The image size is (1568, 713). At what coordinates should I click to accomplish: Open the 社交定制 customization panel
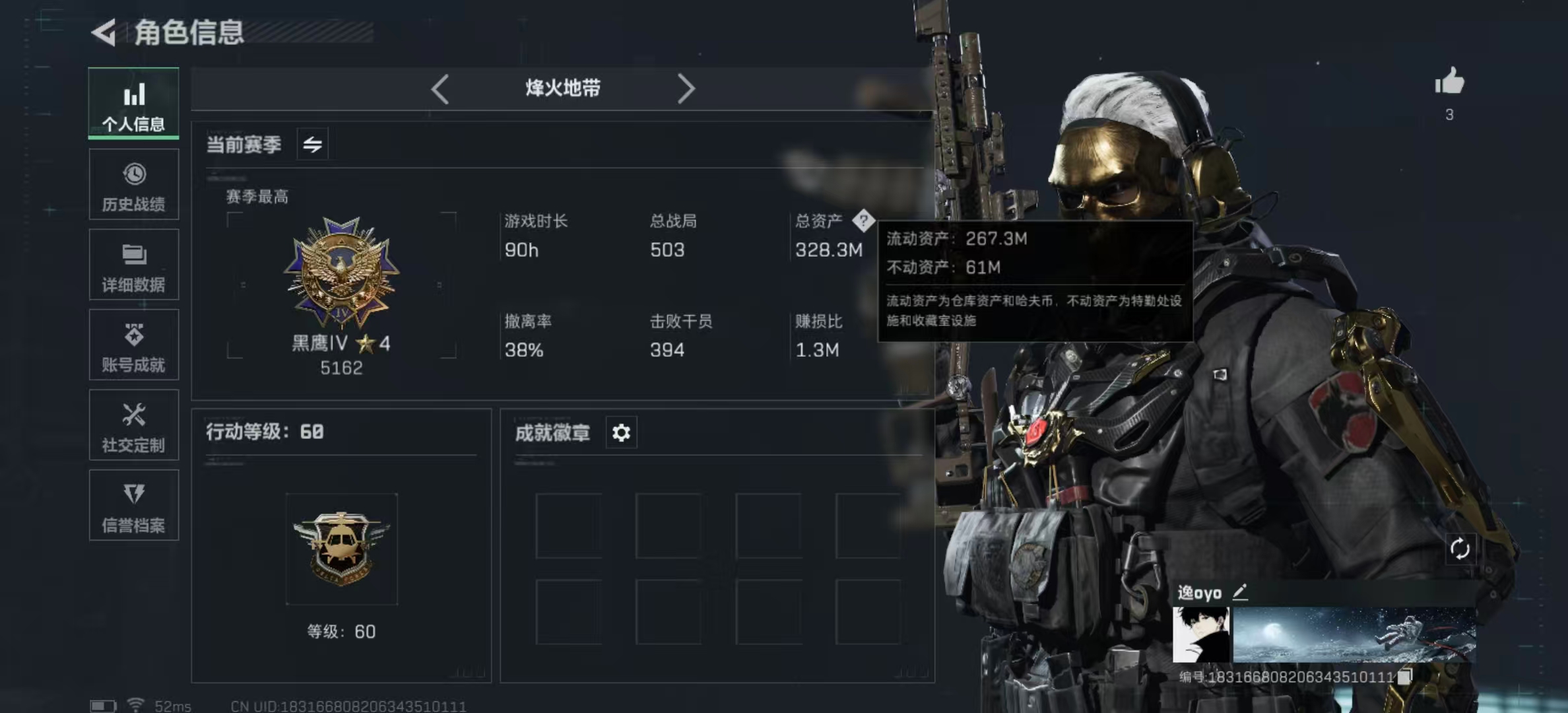pyautogui.click(x=134, y=426)
